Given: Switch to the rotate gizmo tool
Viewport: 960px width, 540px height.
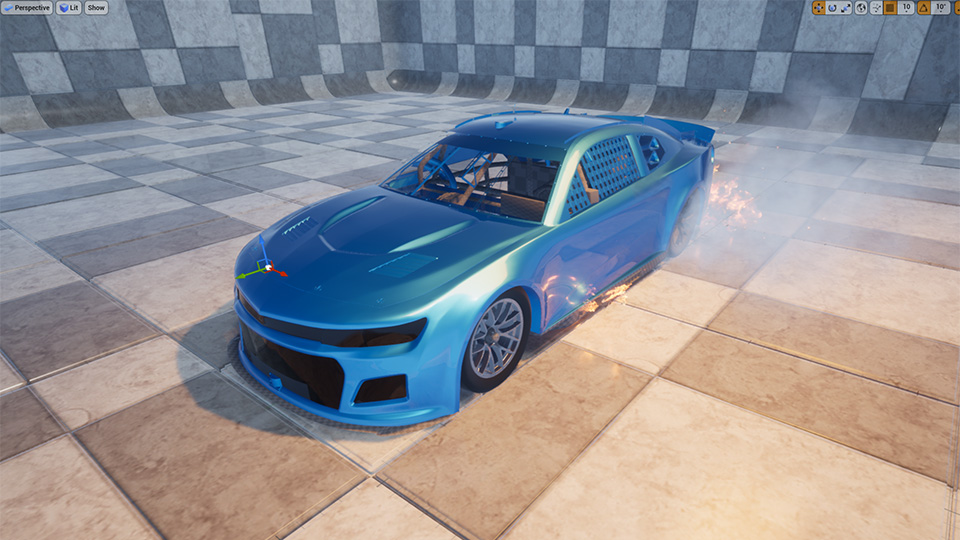Looking at the screenshot, I should [832, 8].
